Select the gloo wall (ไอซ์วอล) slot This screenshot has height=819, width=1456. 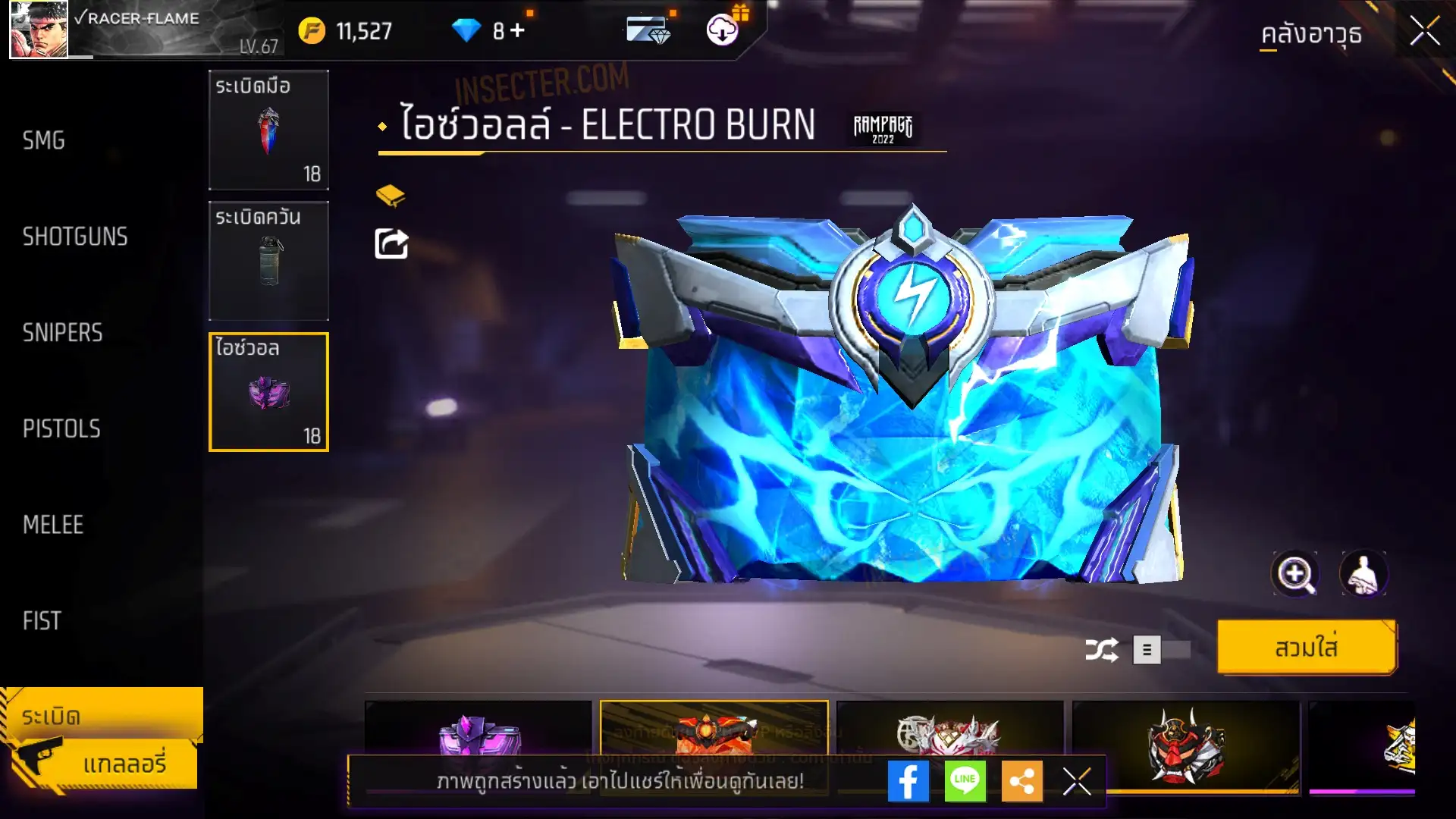coord(268,392)
